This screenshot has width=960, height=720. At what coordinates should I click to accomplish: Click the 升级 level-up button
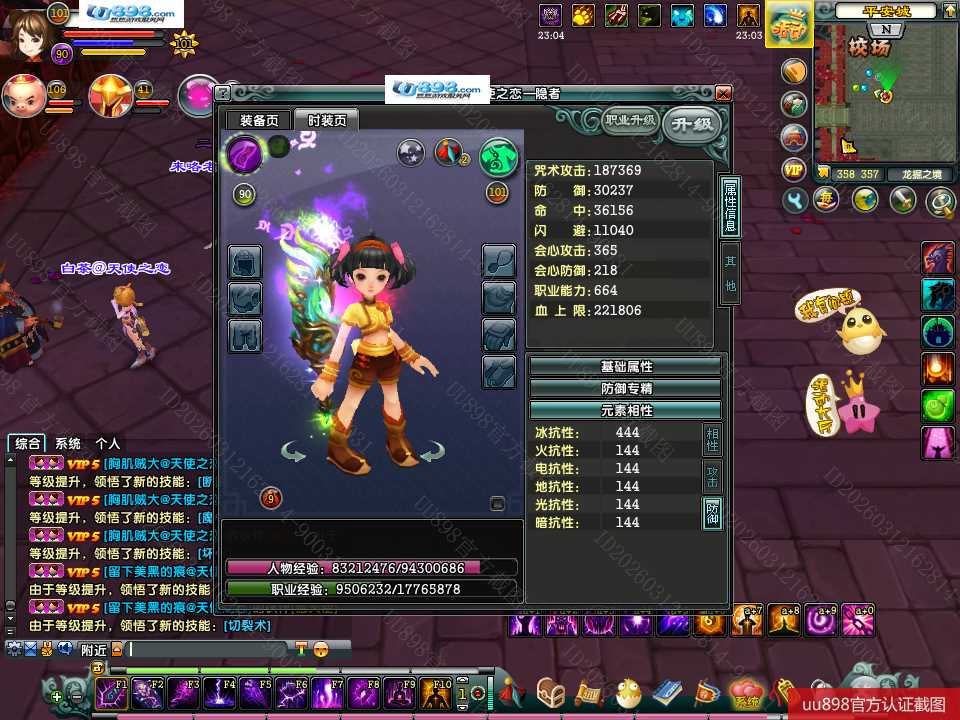692,124
